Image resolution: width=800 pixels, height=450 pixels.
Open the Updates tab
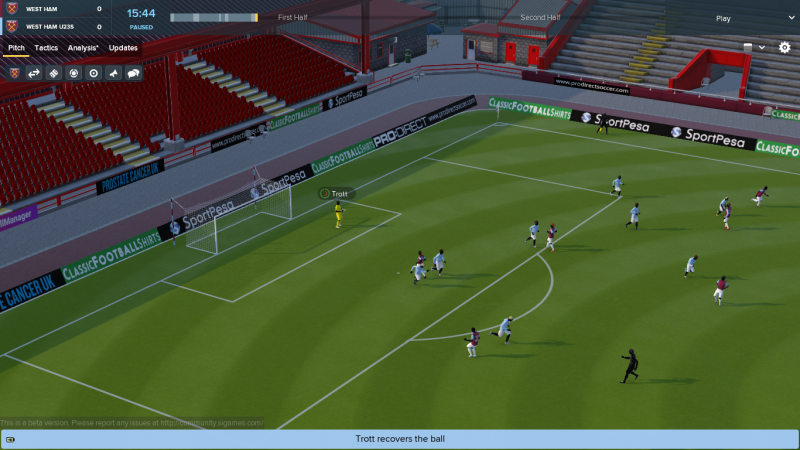[x=123, y=48]
